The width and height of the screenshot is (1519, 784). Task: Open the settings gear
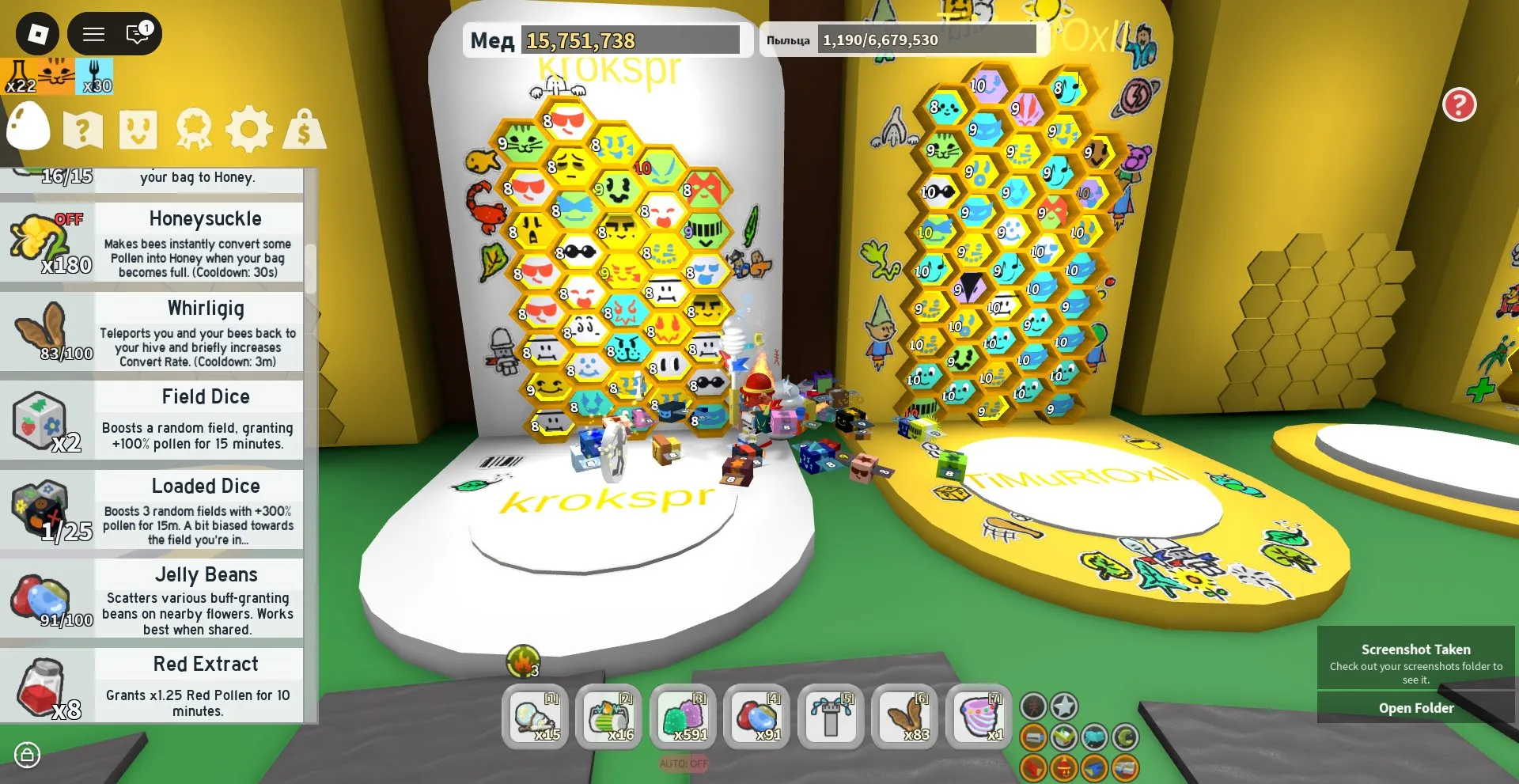pos(251,127)
